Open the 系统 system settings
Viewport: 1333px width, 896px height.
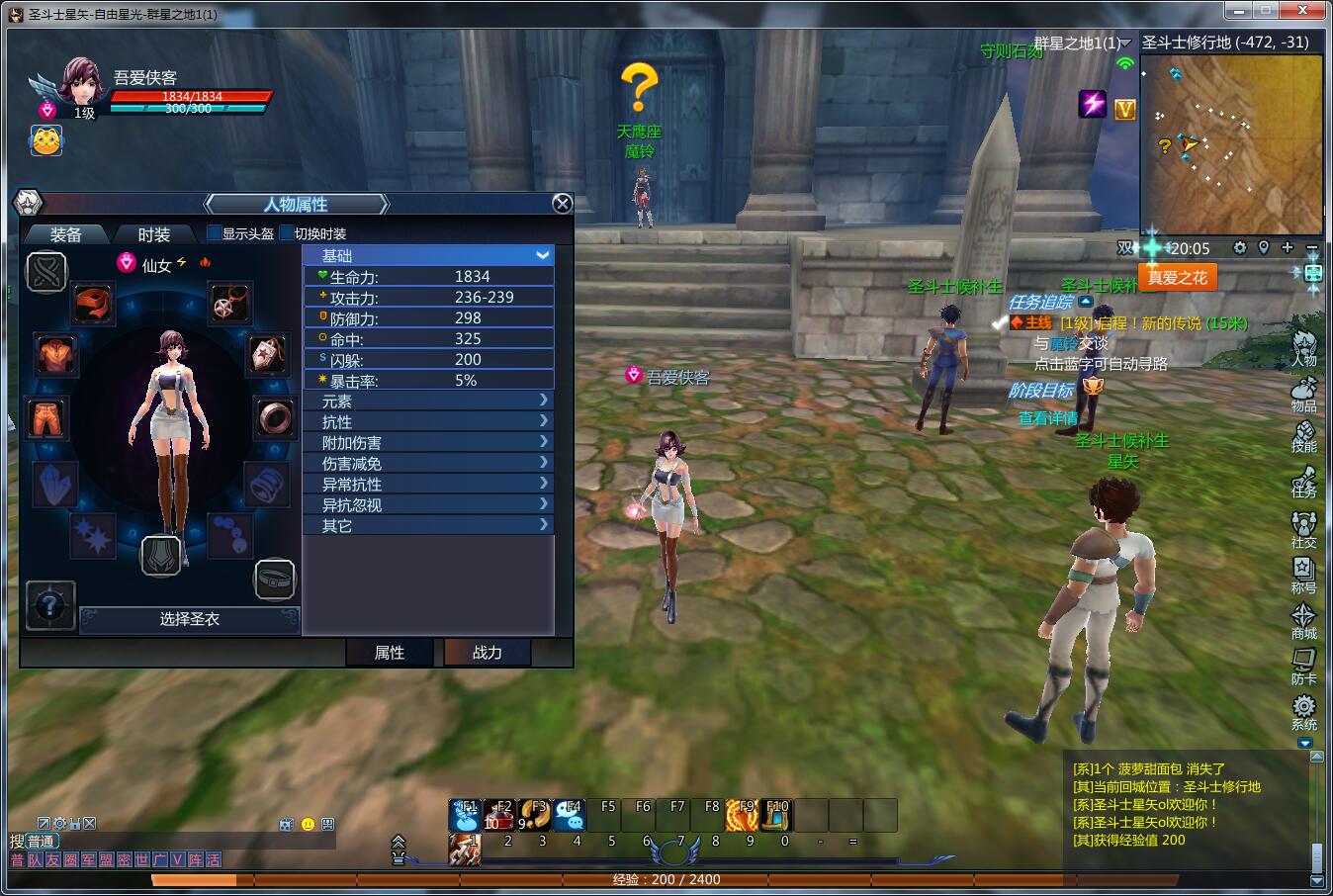(1303, 712)
